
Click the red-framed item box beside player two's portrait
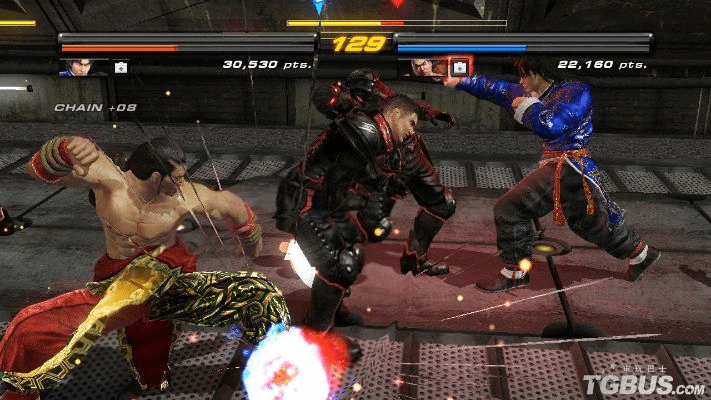460,67
